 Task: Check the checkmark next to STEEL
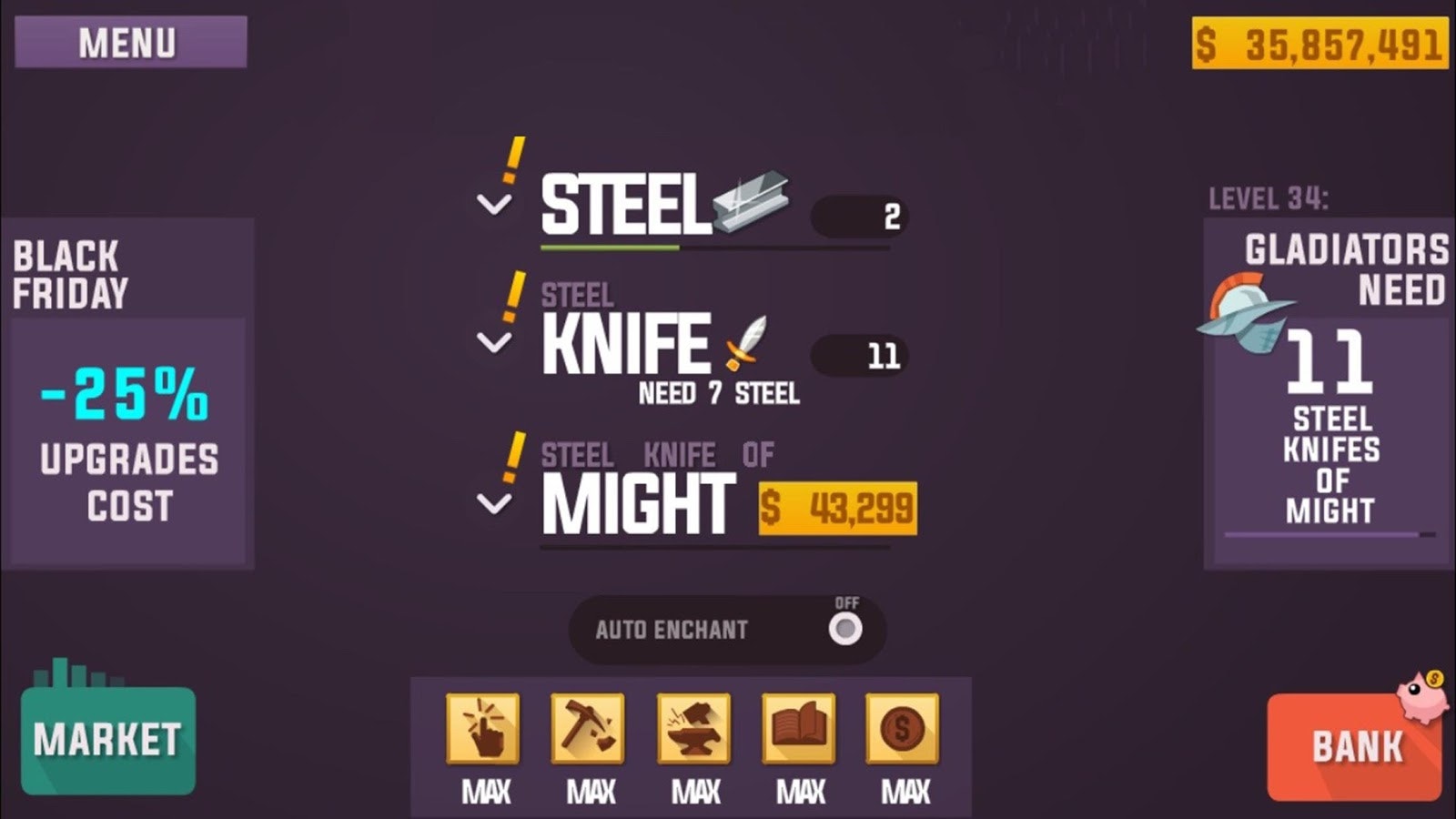pos(492,202)
